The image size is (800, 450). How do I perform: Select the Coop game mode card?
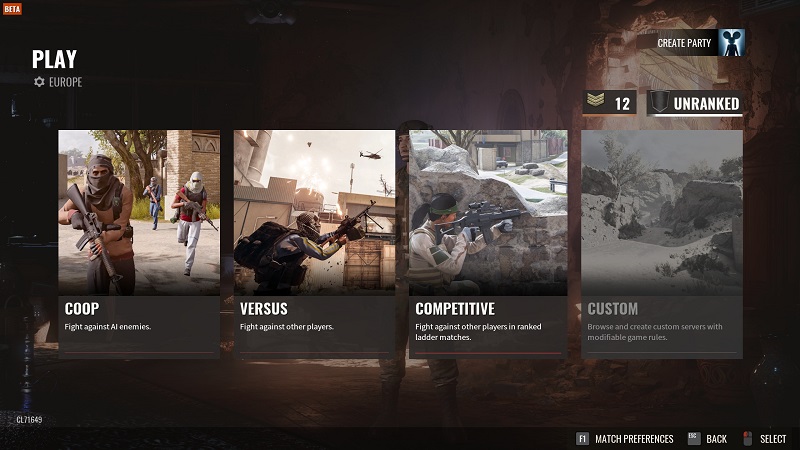[139, 242]
